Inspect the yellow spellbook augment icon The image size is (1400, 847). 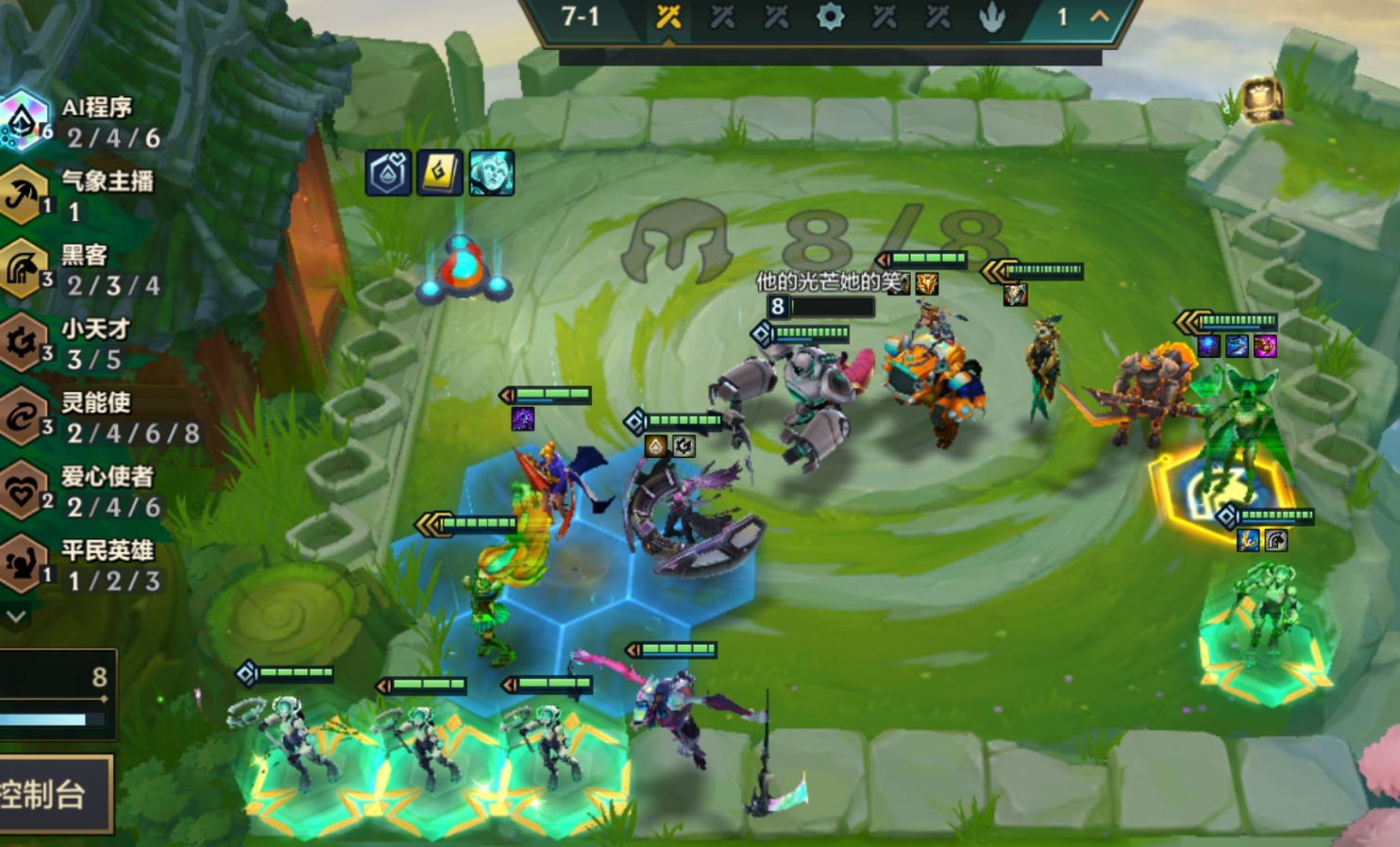pos(440,173)
